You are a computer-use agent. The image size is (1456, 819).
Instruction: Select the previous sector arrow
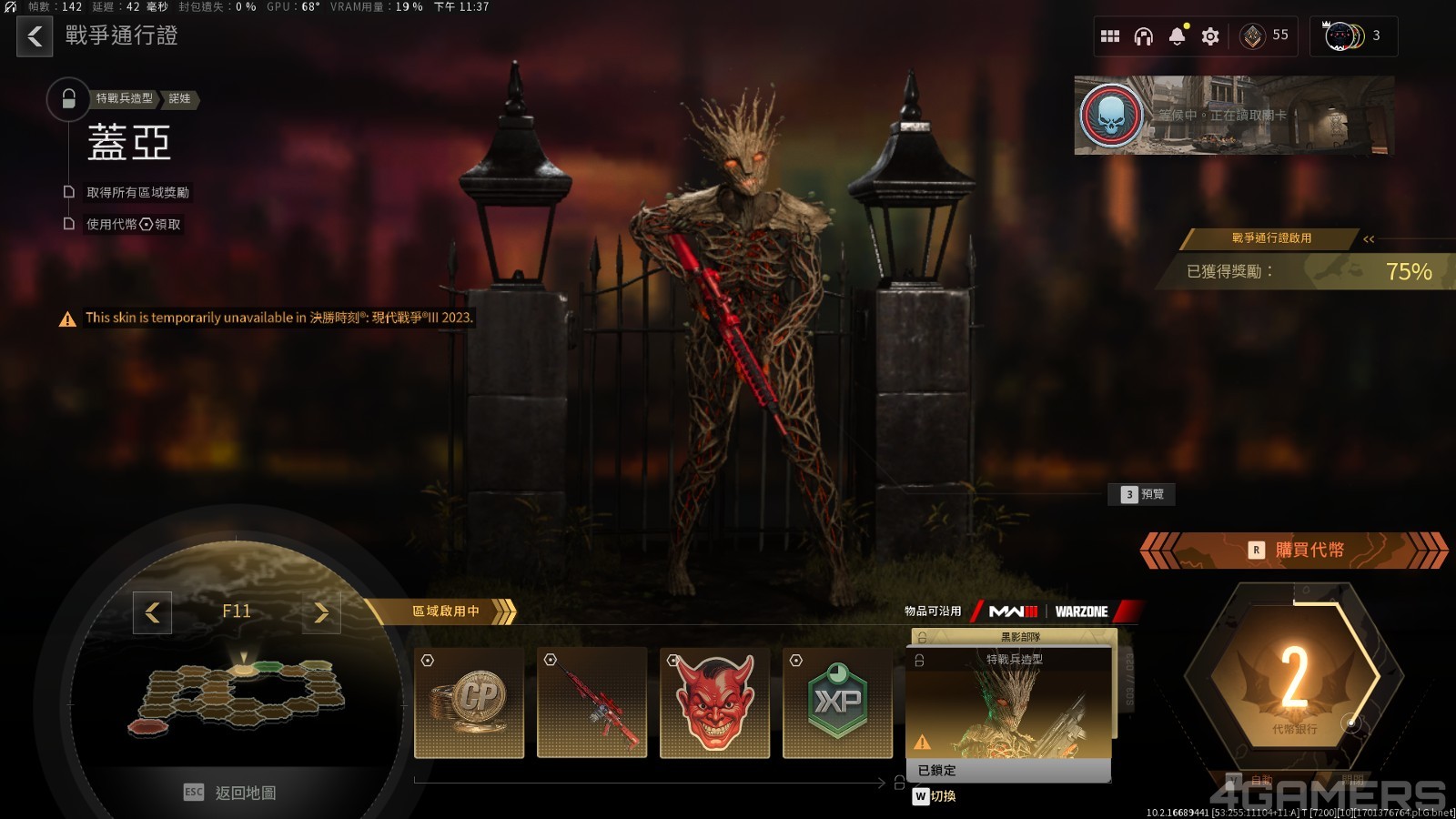coord(152,612)
